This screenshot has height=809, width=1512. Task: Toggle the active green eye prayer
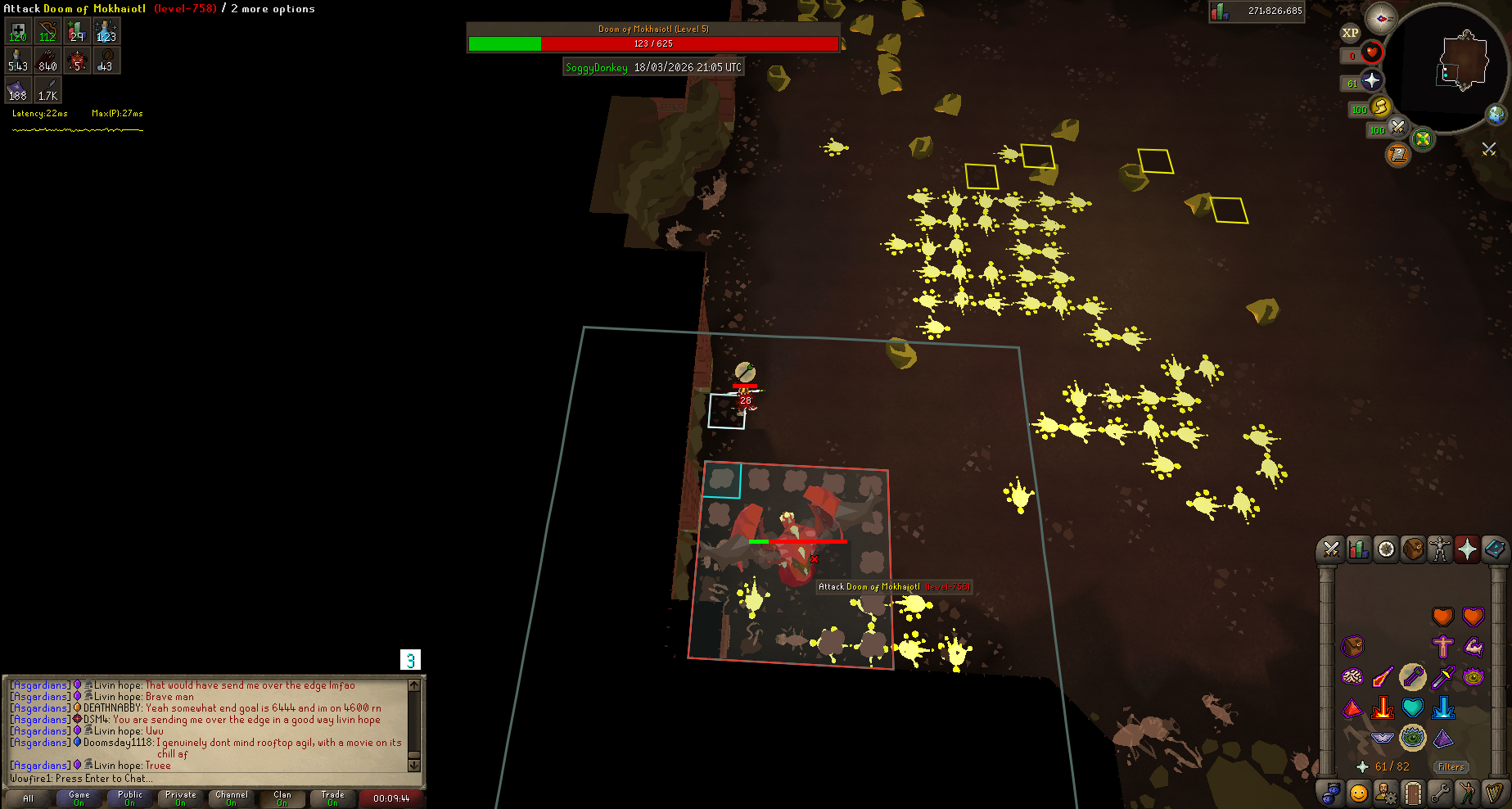click(1413, 738)
